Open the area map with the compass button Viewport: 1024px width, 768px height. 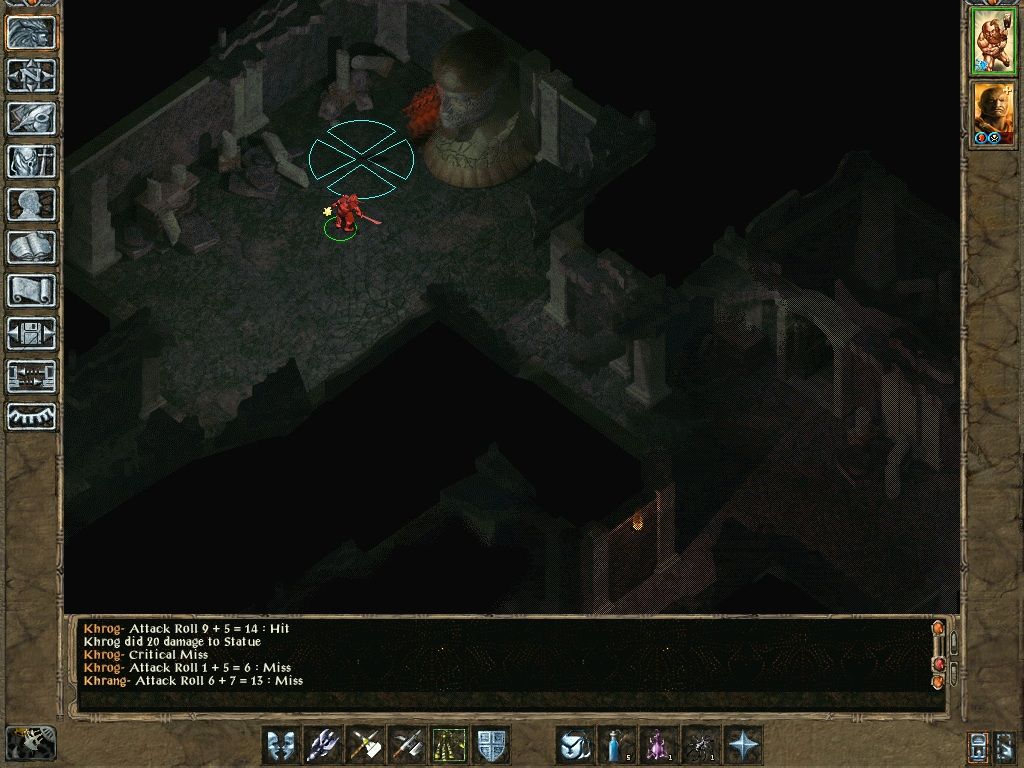coord(31,75)
